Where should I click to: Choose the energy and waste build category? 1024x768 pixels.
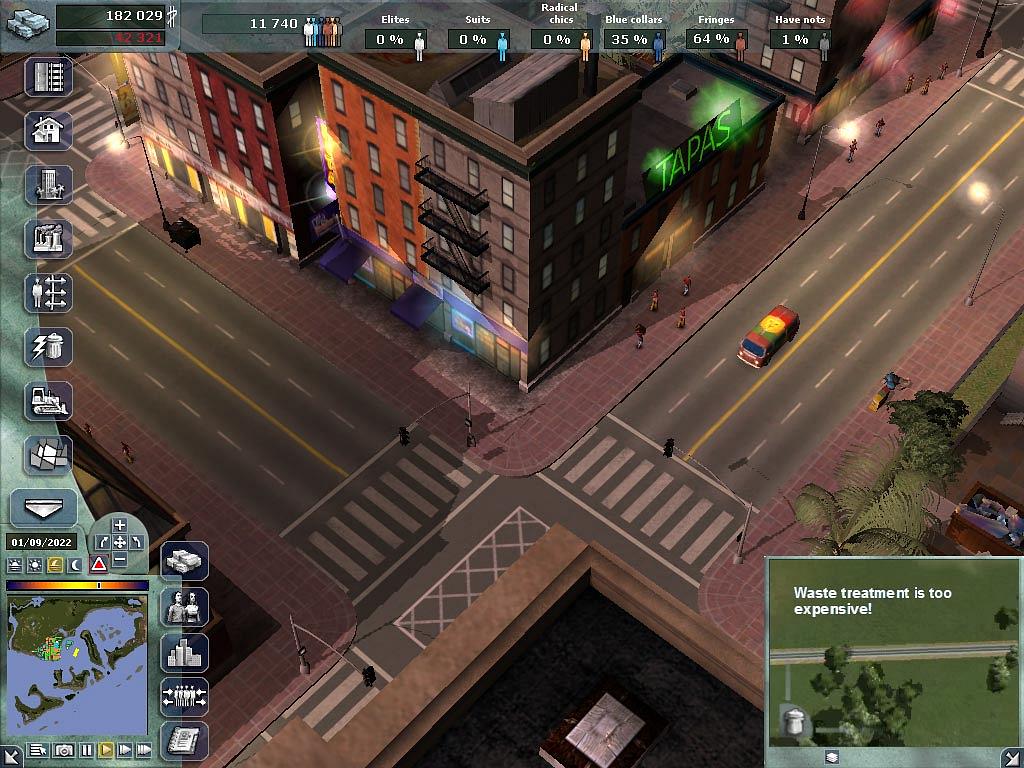(48, 346)
